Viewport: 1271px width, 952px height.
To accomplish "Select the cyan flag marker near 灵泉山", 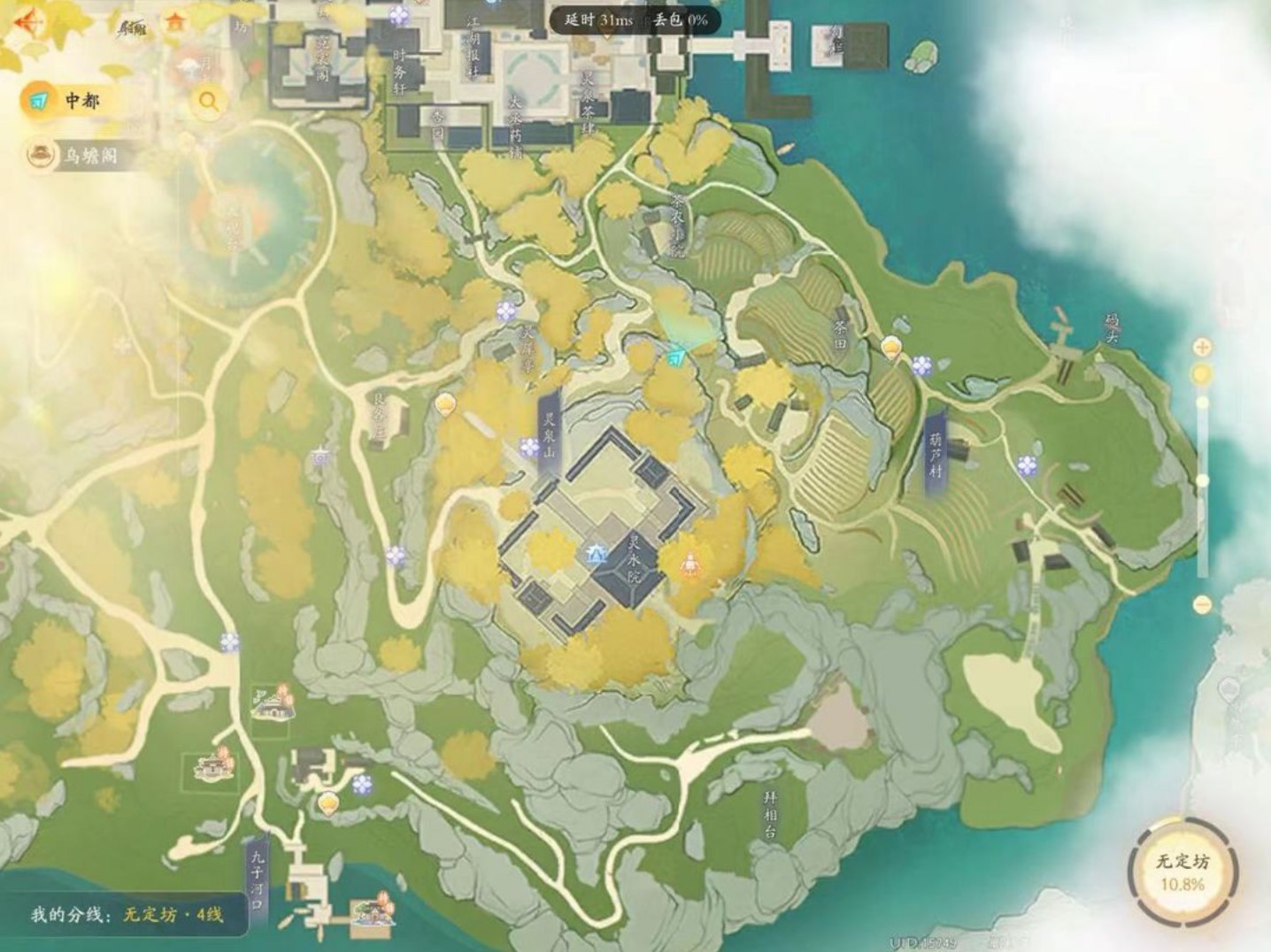I will 676,357.
